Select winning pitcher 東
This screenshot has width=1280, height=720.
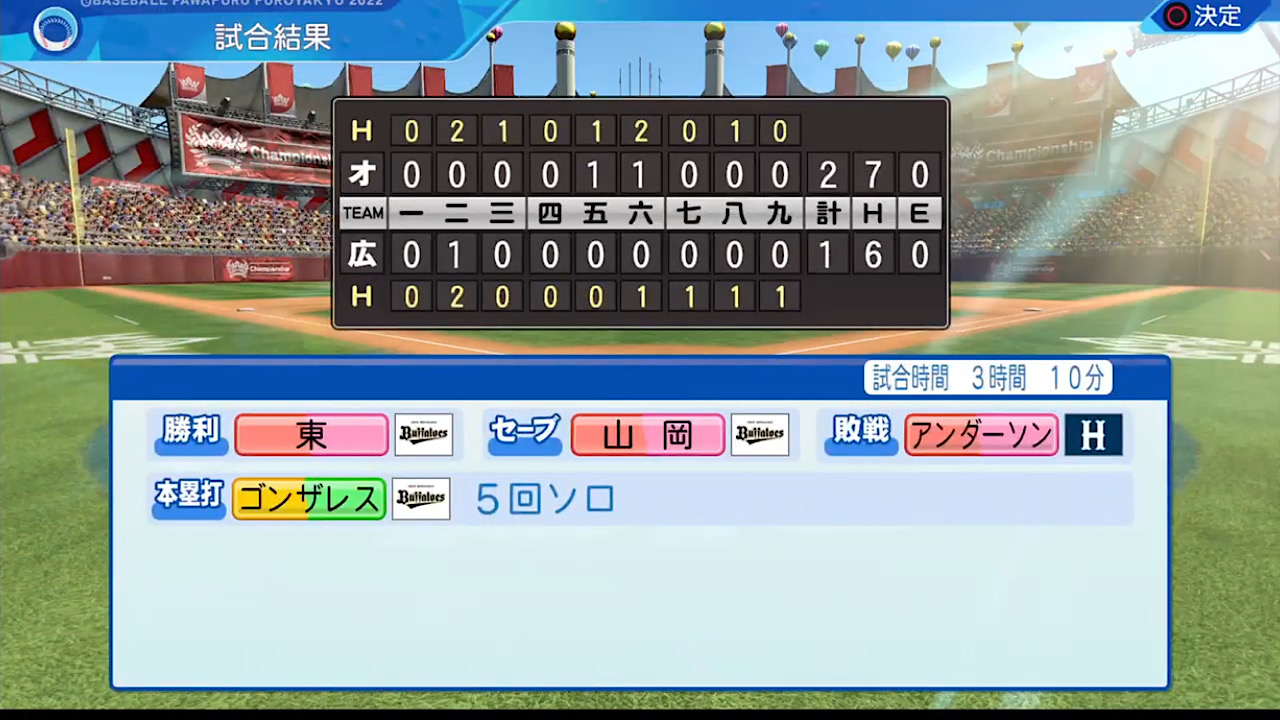(311, 433)
